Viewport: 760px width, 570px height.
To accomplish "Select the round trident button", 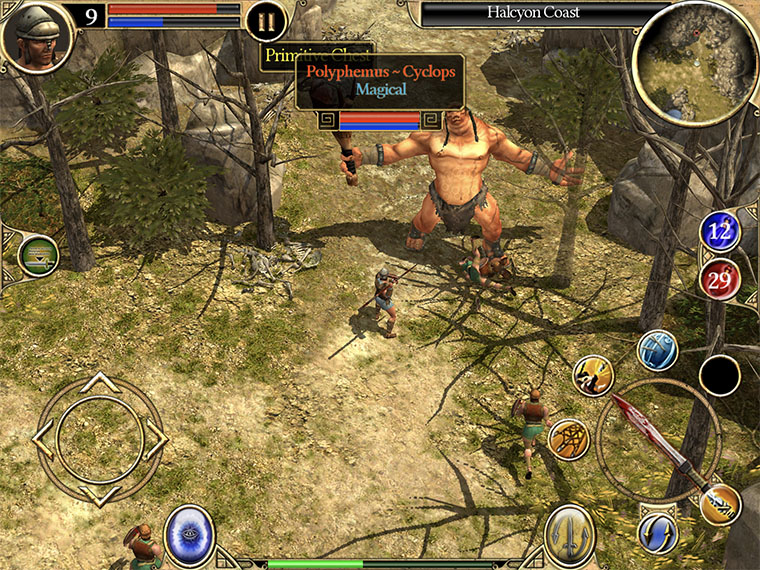I will click(570, 534).
